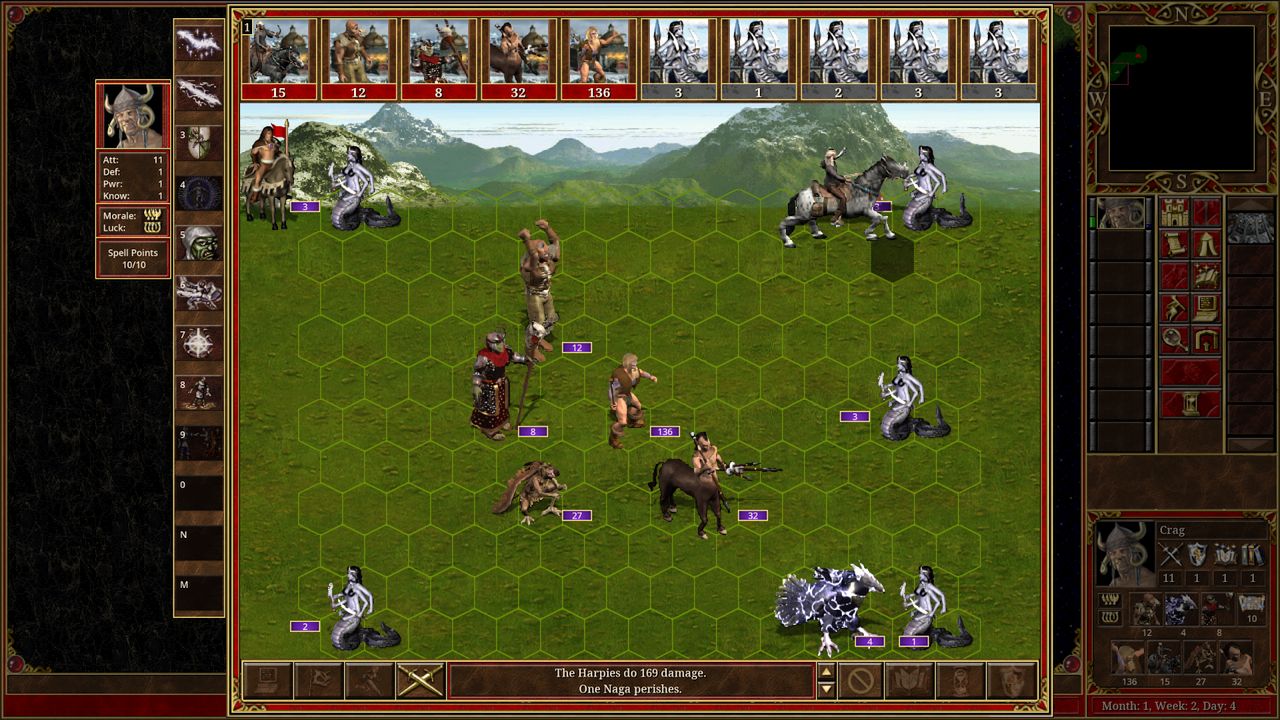Open the quest log scroll button
This screenshot has height=720, width=1280.
click(x=1175, y=244)
